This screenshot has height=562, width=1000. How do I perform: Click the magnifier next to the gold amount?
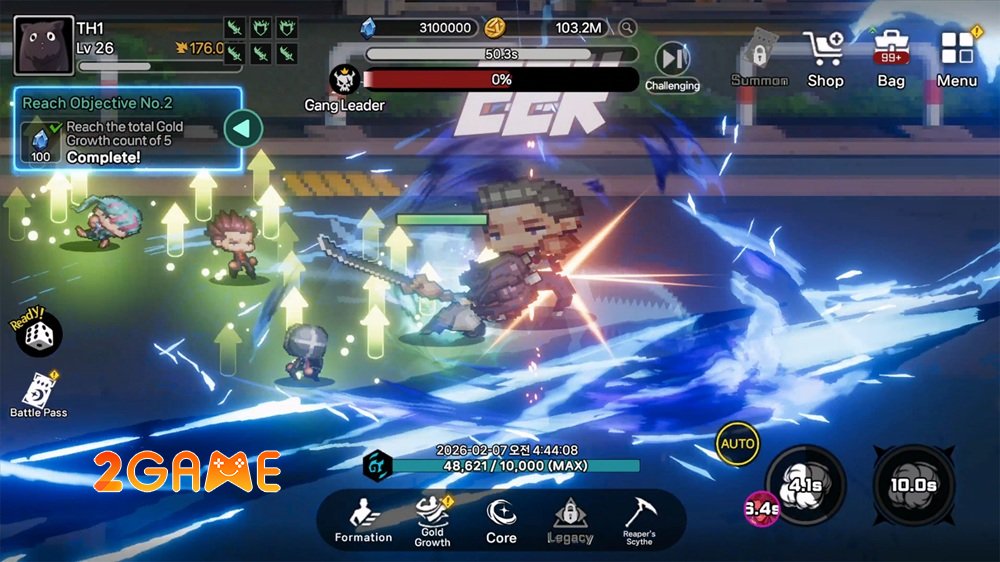(x=628, y=28)
